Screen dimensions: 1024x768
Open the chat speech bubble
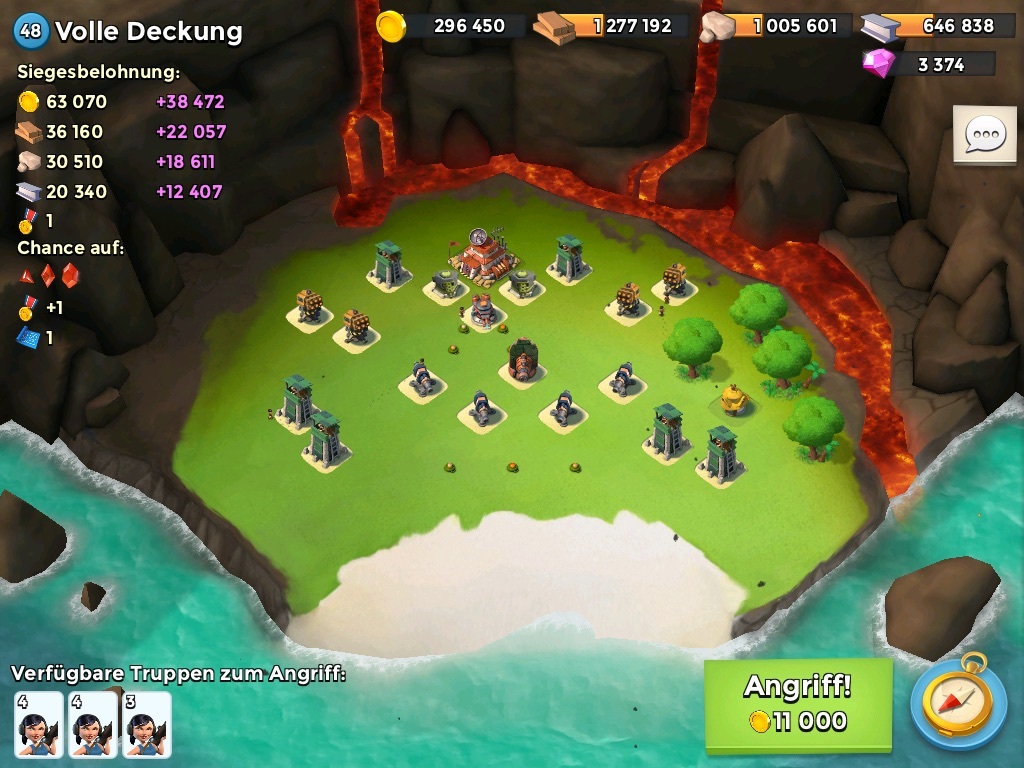click(x=984, y=134)
